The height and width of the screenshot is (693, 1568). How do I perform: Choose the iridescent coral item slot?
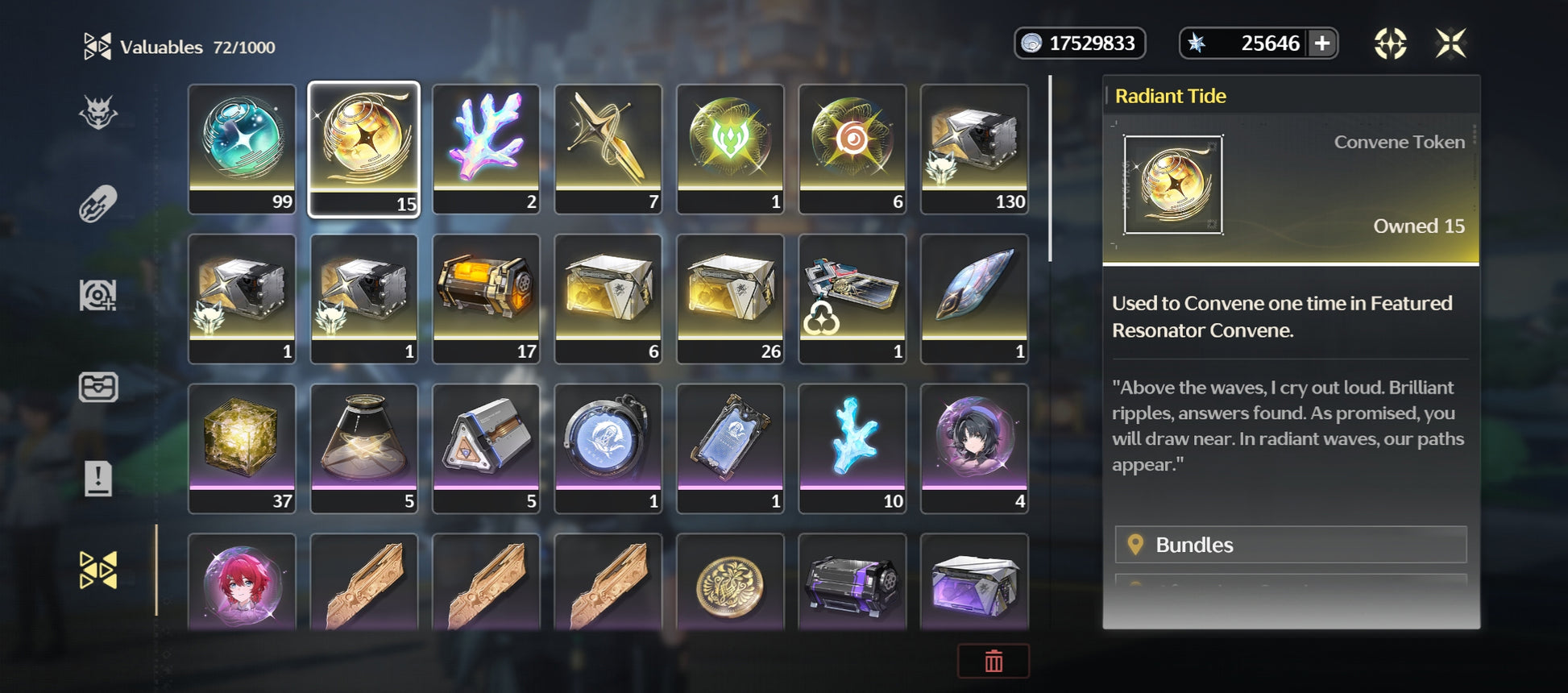pyautogui.click(x=486, y=148)
